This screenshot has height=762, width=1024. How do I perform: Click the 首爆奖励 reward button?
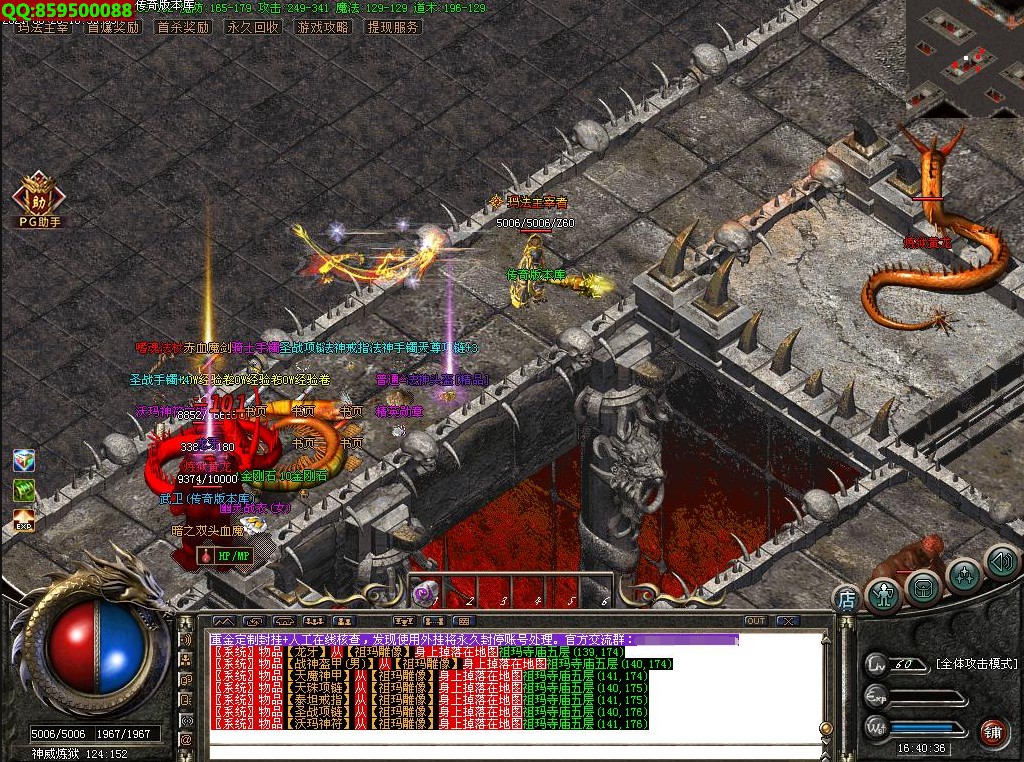pos(113,27)
